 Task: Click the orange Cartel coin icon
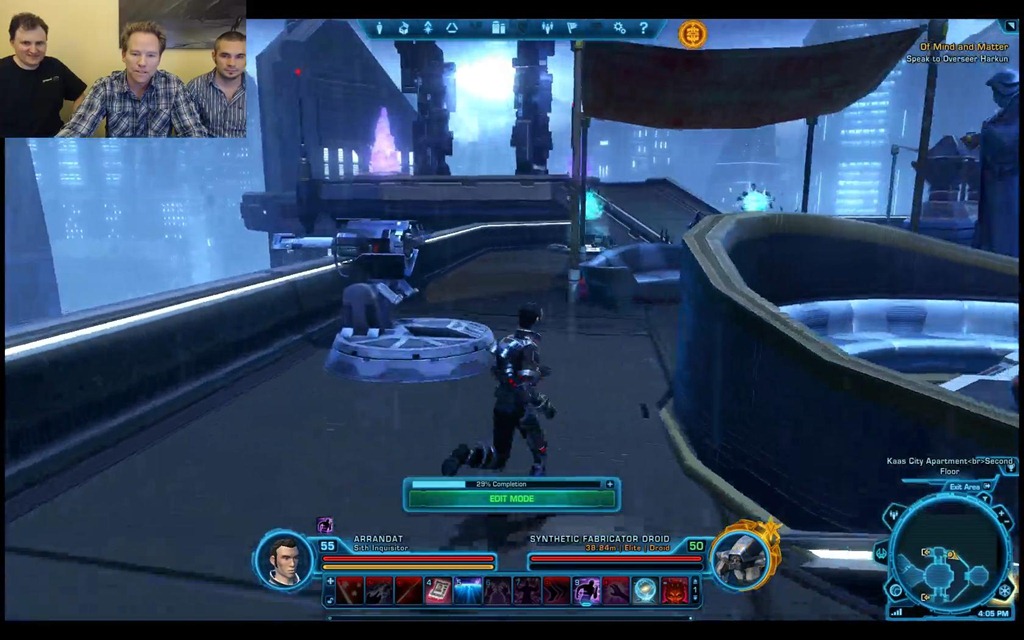[692, 34]
